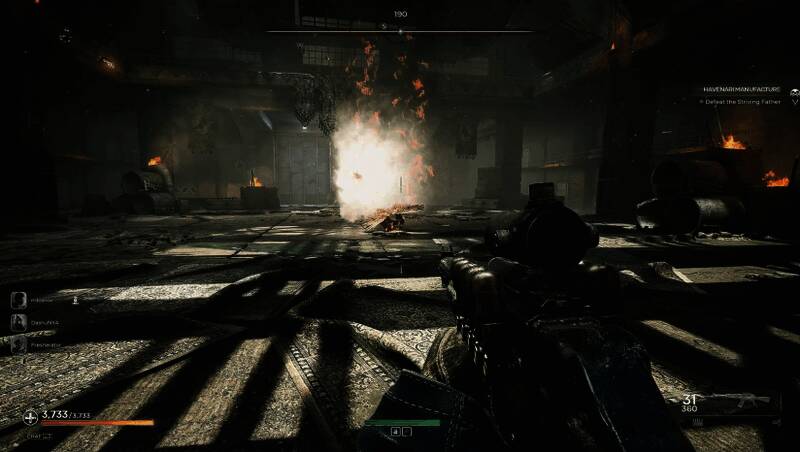Select the first squad member portrait
Screen dimensions: 800x452
click(x=18, y=300)
